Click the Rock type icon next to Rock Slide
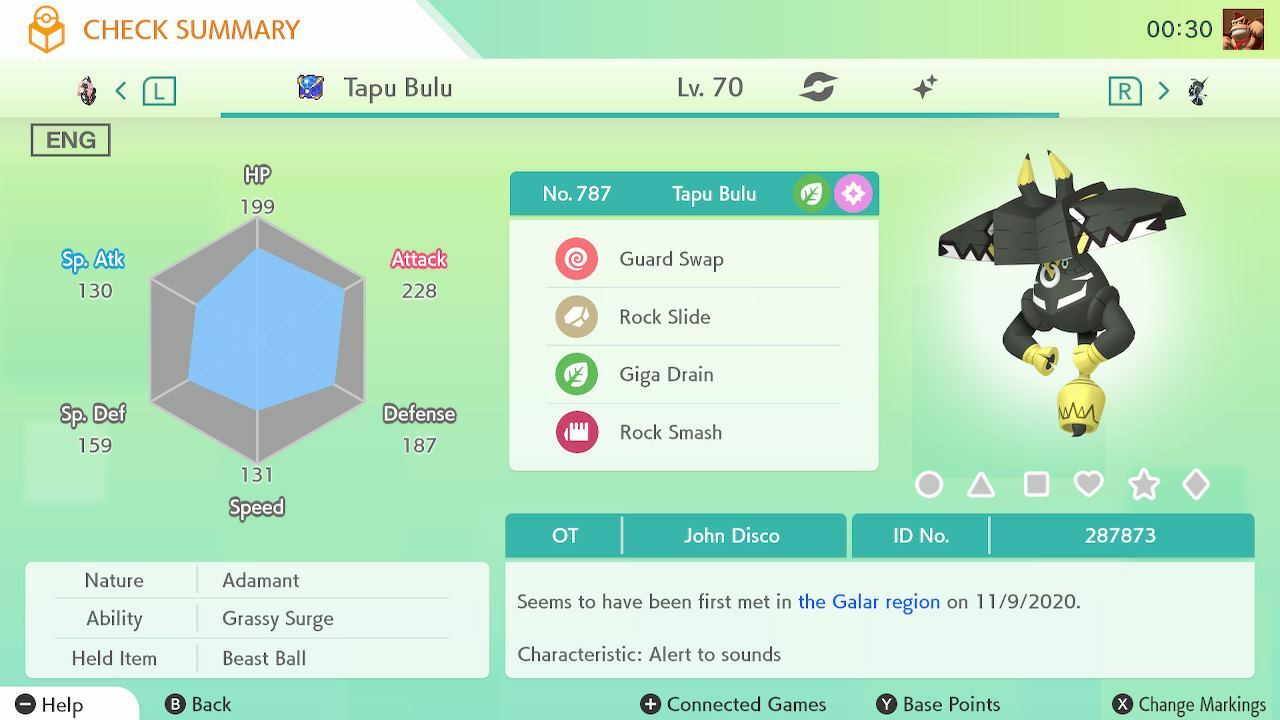This screenshot has width=1280, height=720. pyautogui.click(x=576, y=316)
